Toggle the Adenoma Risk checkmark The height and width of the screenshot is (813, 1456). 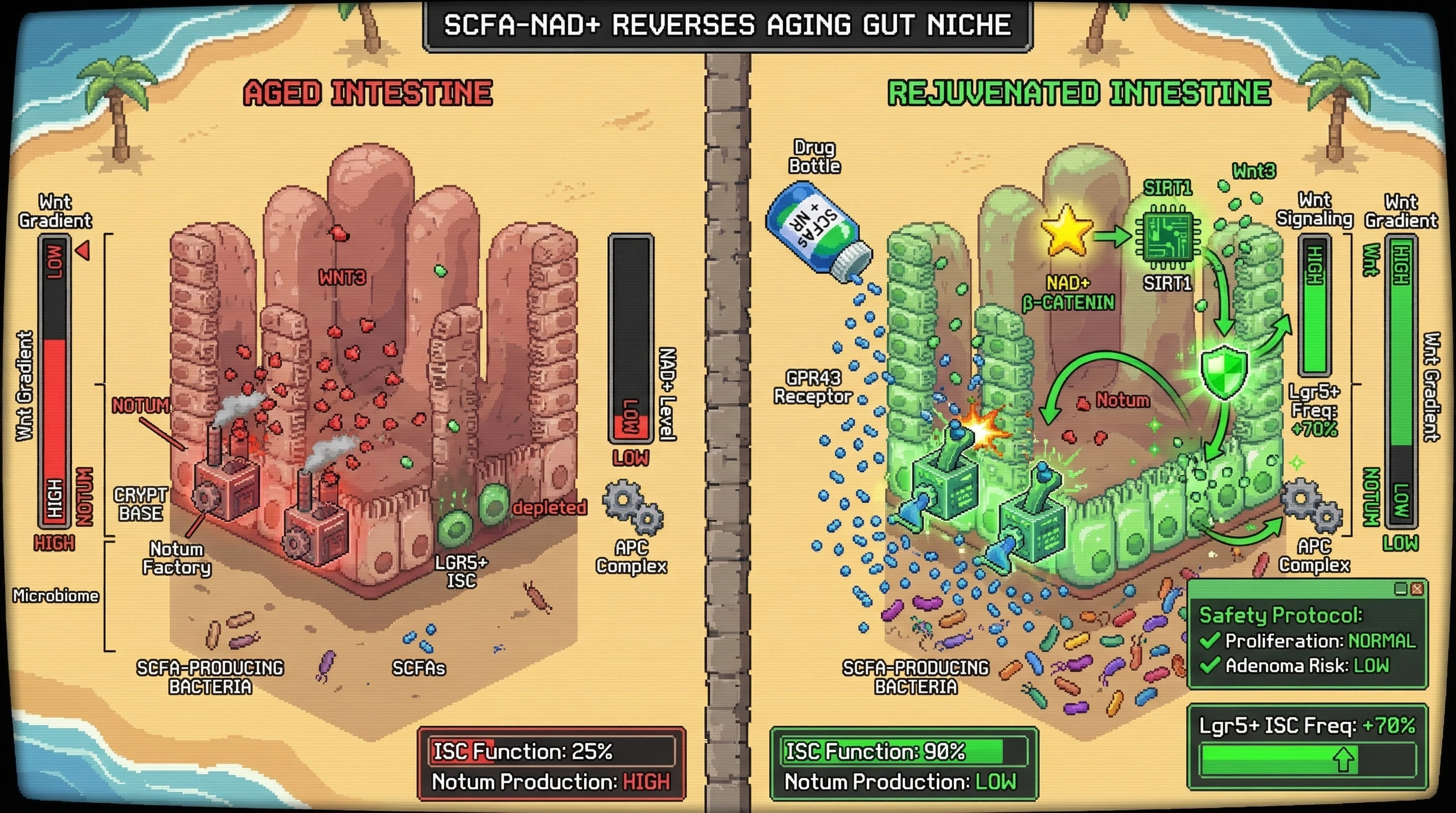tap(1209, 665)
